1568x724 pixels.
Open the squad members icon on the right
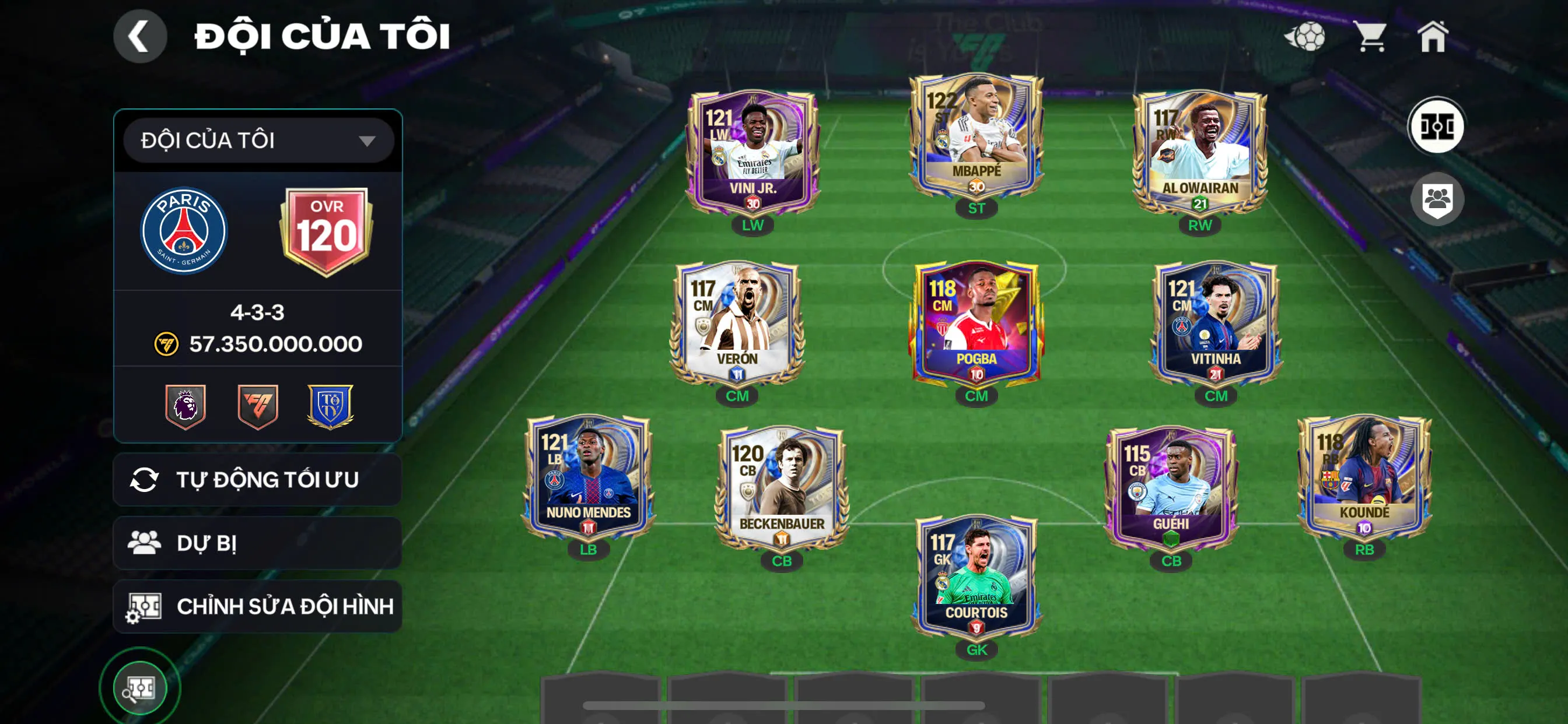[x=1438, y=199]
